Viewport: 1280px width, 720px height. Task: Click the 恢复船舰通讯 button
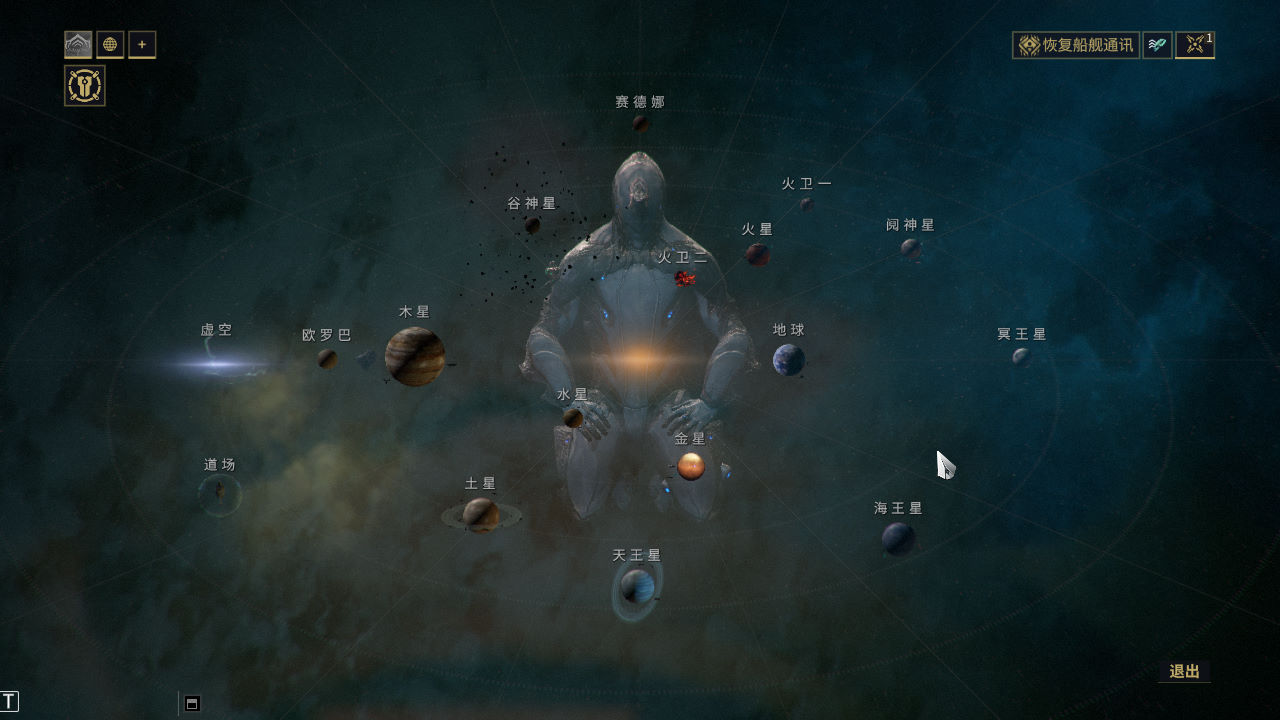tap(1076, 45)
